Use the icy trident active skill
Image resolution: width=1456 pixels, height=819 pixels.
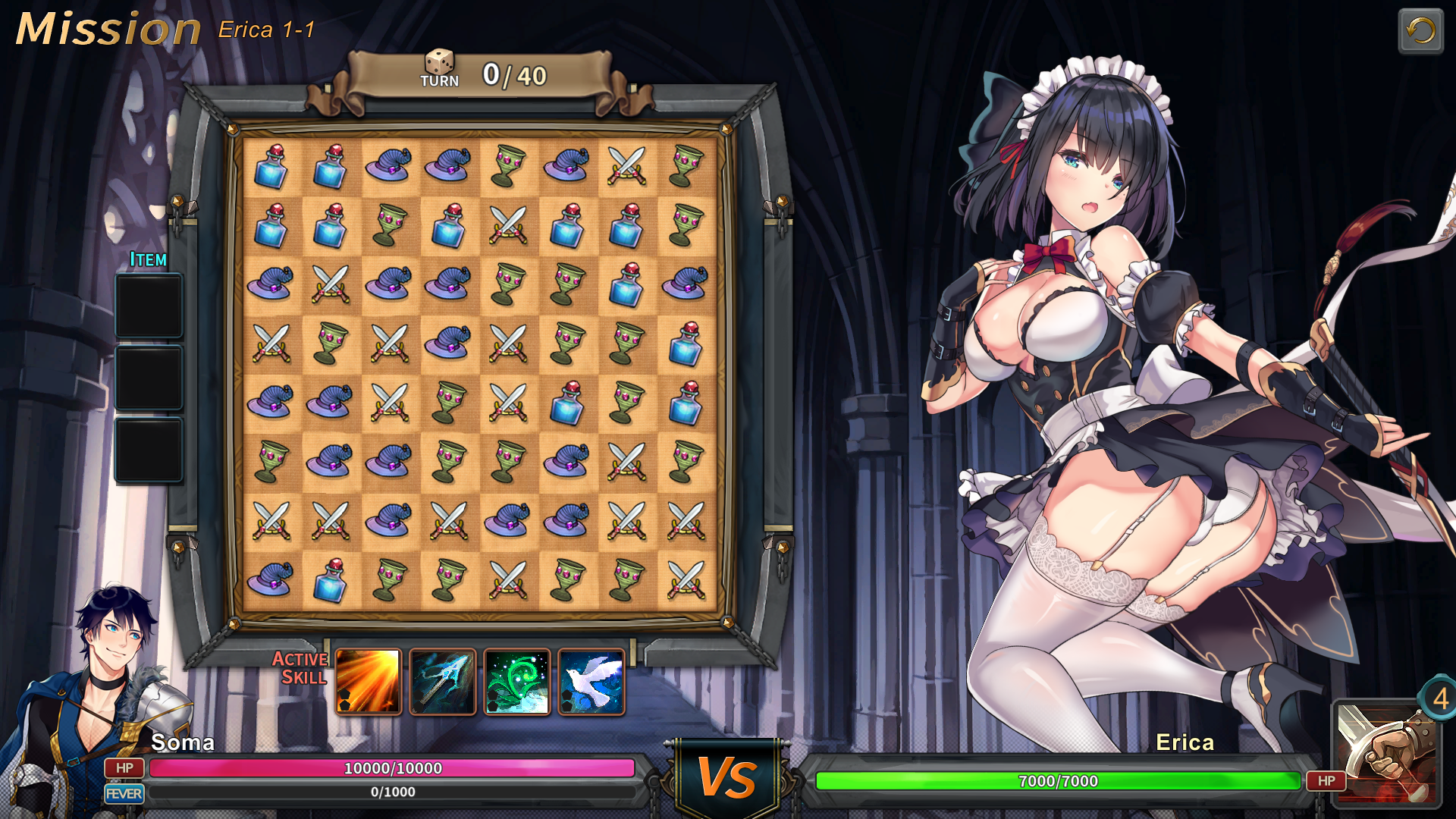point(443,681)
